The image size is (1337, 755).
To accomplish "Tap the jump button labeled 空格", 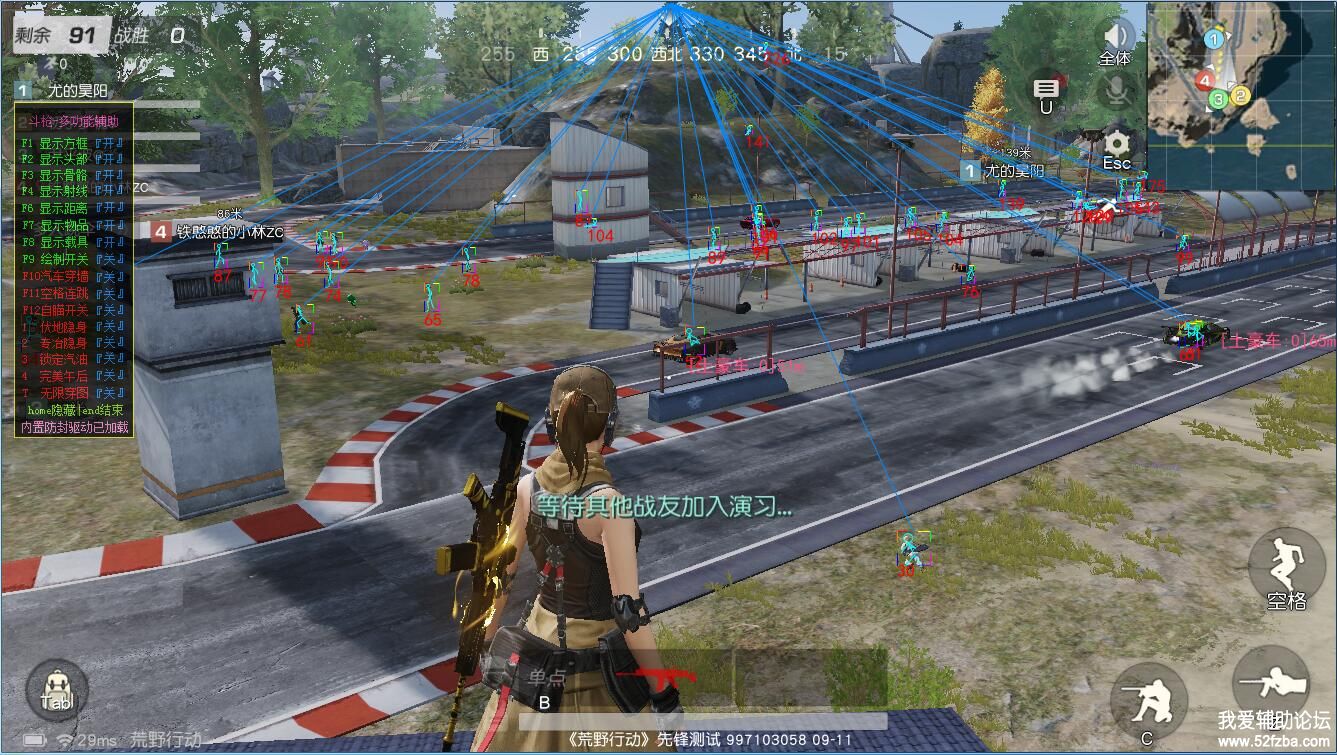I will pyautogui.click(x=1286, y=570).
